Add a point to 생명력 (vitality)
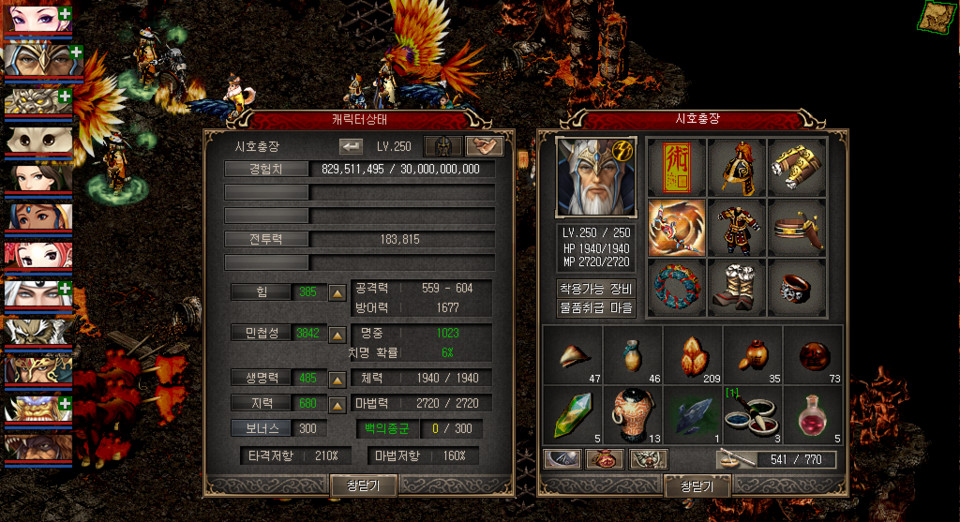 [338, 379]
